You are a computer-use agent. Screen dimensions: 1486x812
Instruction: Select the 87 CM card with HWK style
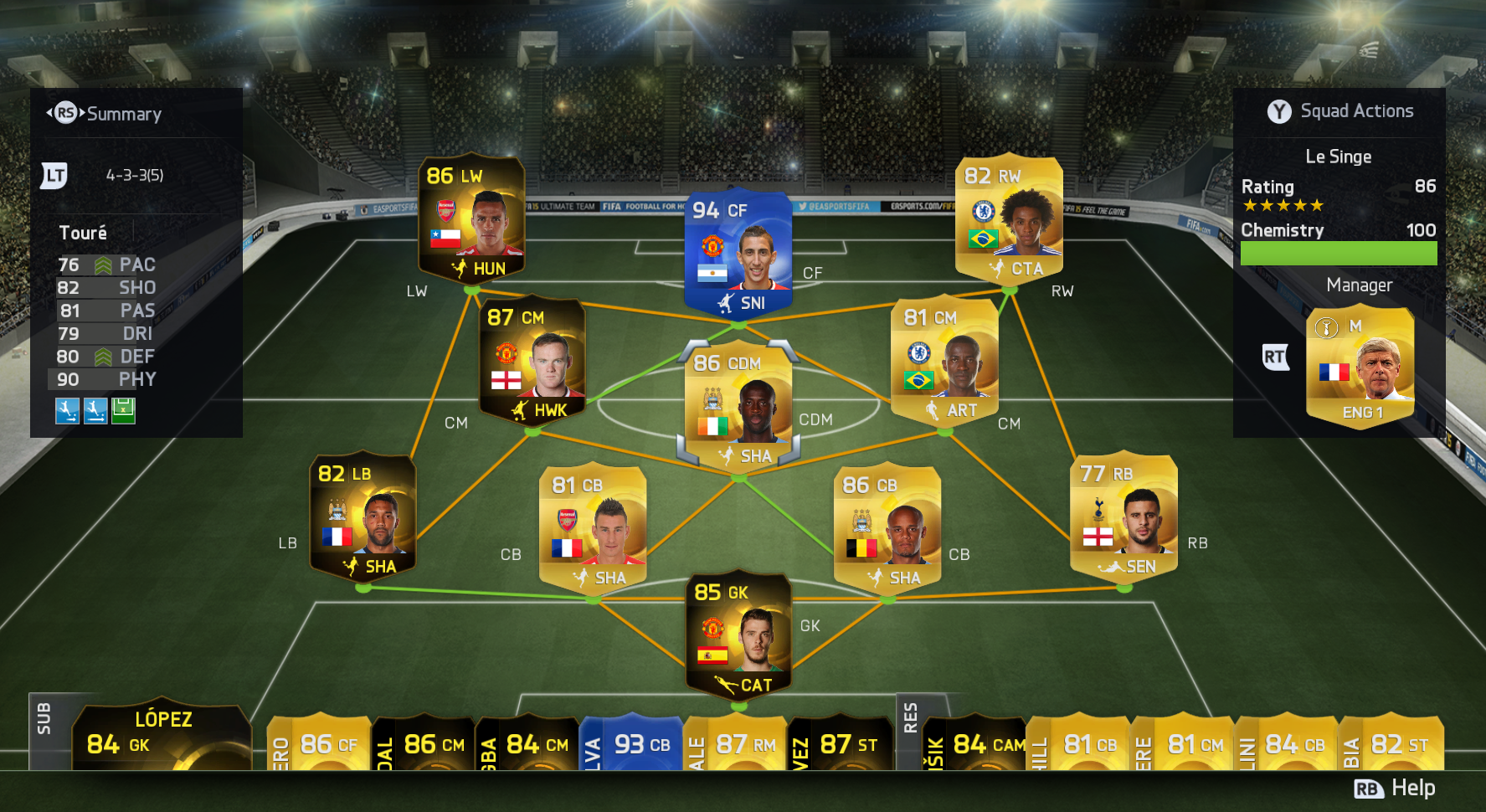[x=532, y=362]
